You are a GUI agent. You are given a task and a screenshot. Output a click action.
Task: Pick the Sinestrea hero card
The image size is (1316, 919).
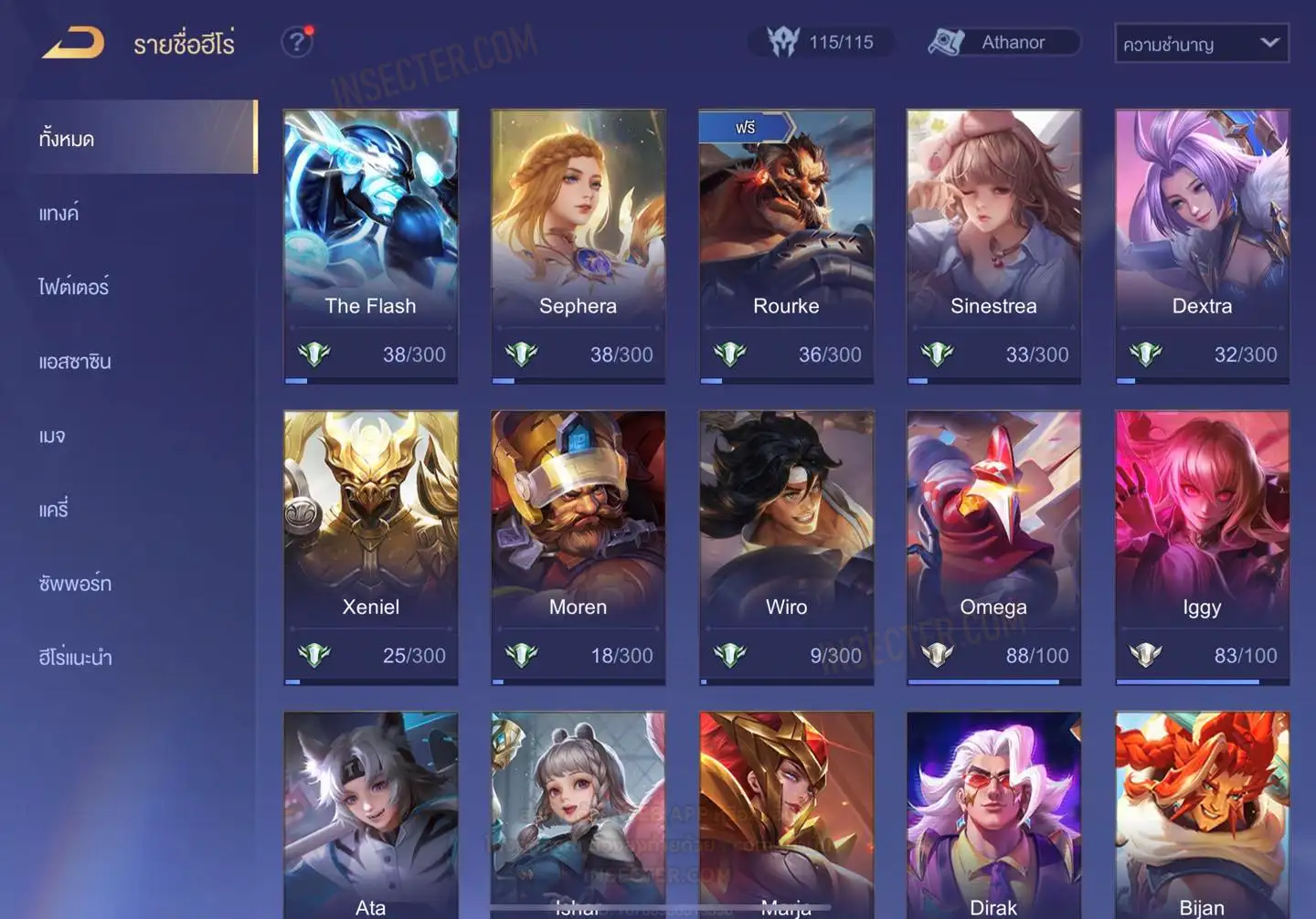coord(993,245)
